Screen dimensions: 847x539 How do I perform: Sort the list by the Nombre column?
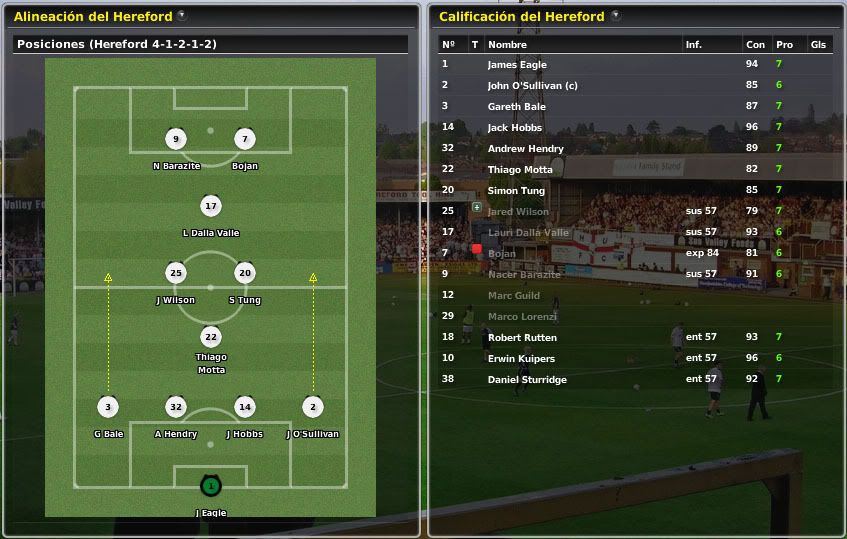[507, 45]
